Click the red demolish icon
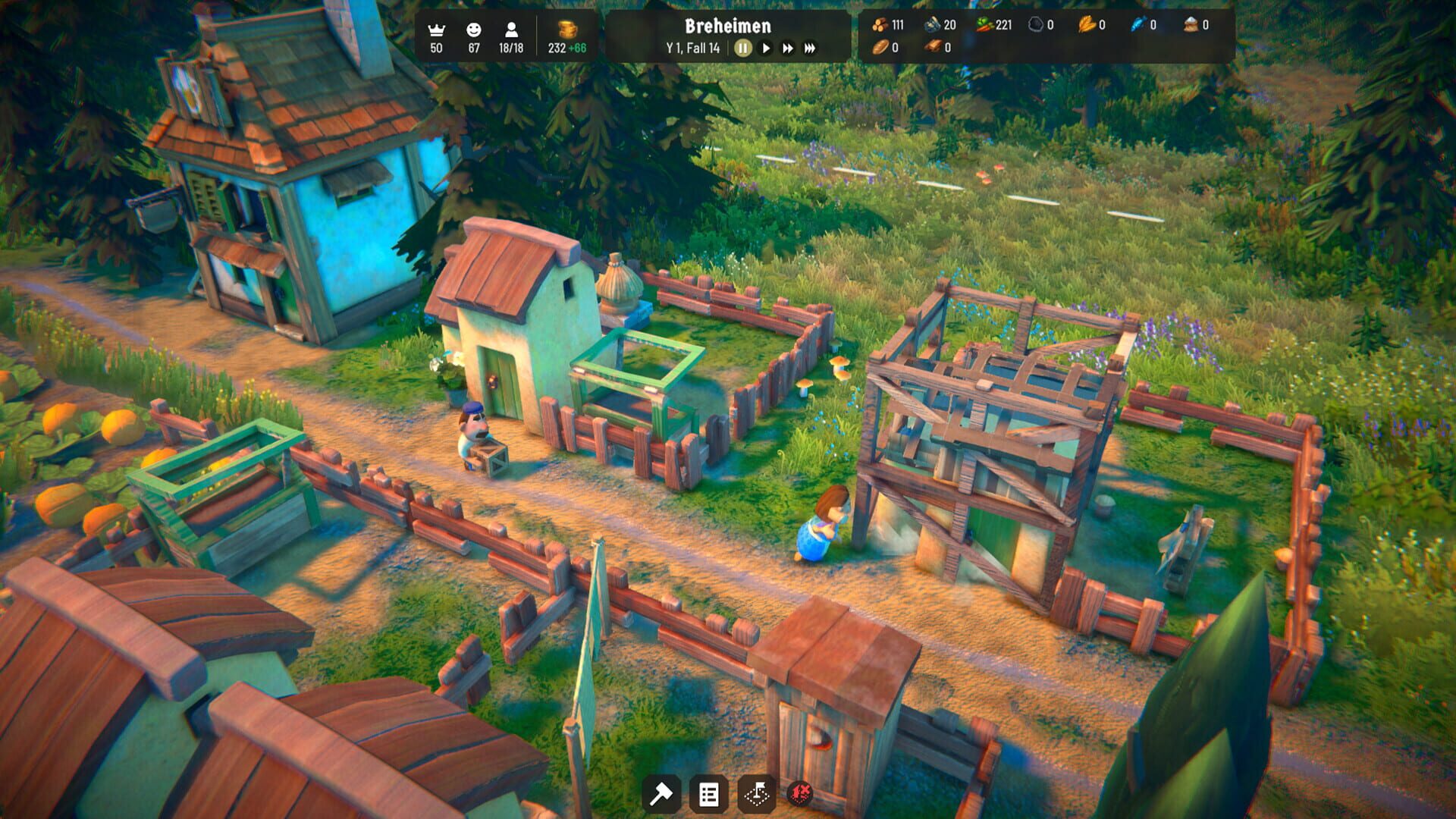Image resolution: width=1456 pixels, height=819 pixels. (800, 794)
